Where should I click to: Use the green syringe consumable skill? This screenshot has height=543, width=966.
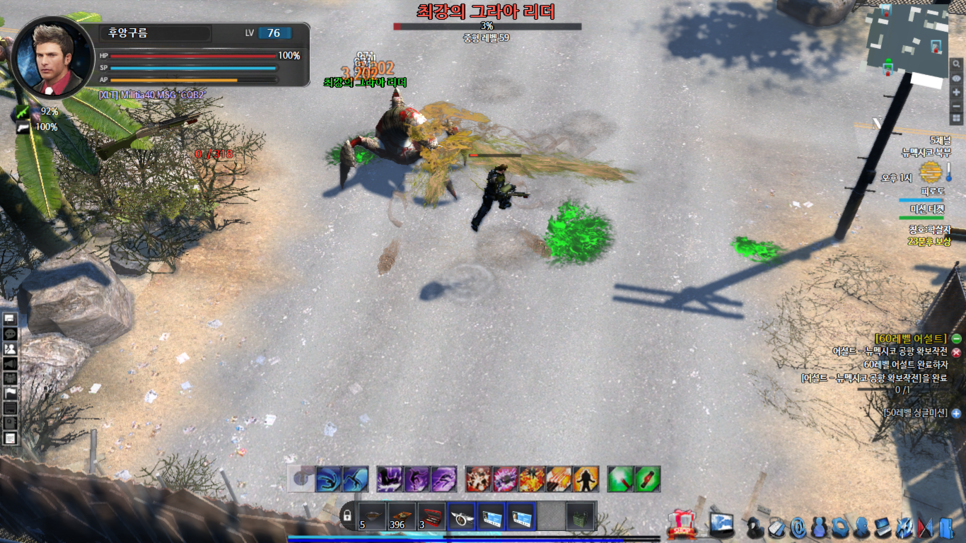620,479
